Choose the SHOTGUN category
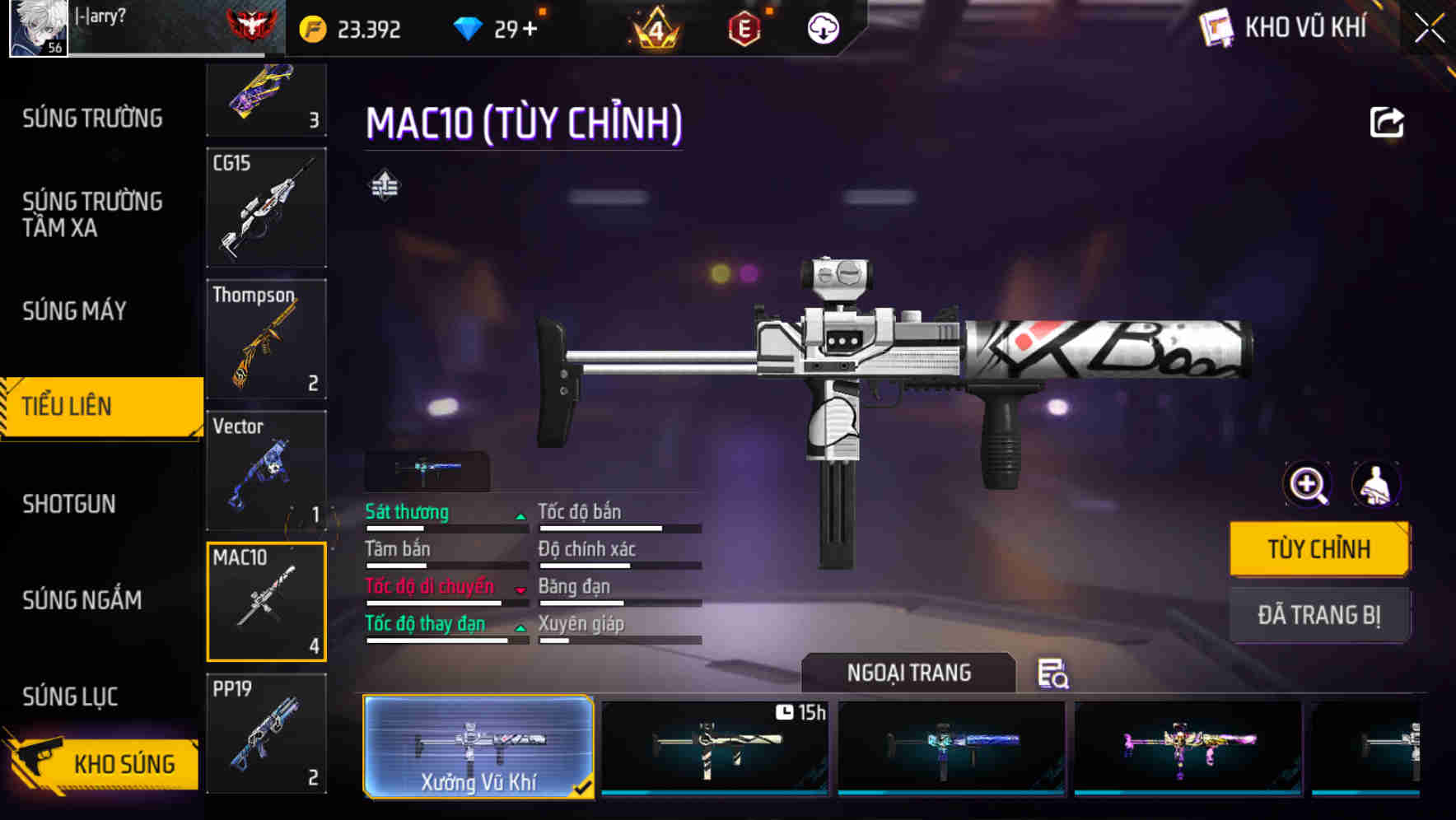The width and height of the screenshot is (1456, 820). [69, 504]
